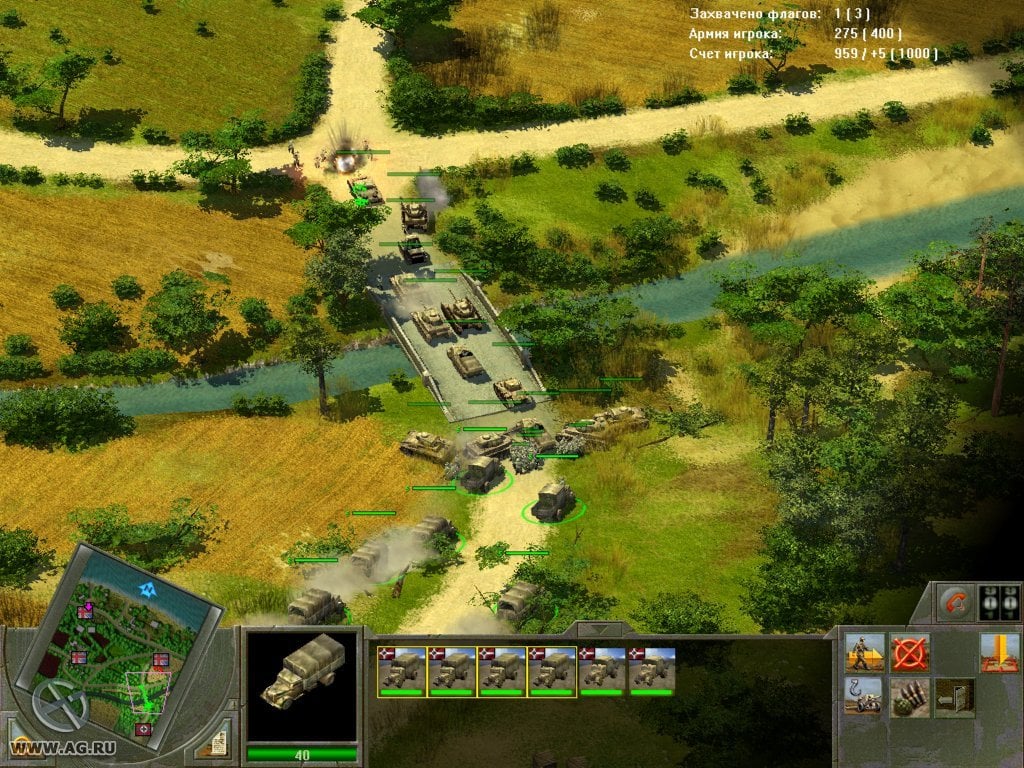Click the door exit command
1024x768 pixels.
coord(955,697)
